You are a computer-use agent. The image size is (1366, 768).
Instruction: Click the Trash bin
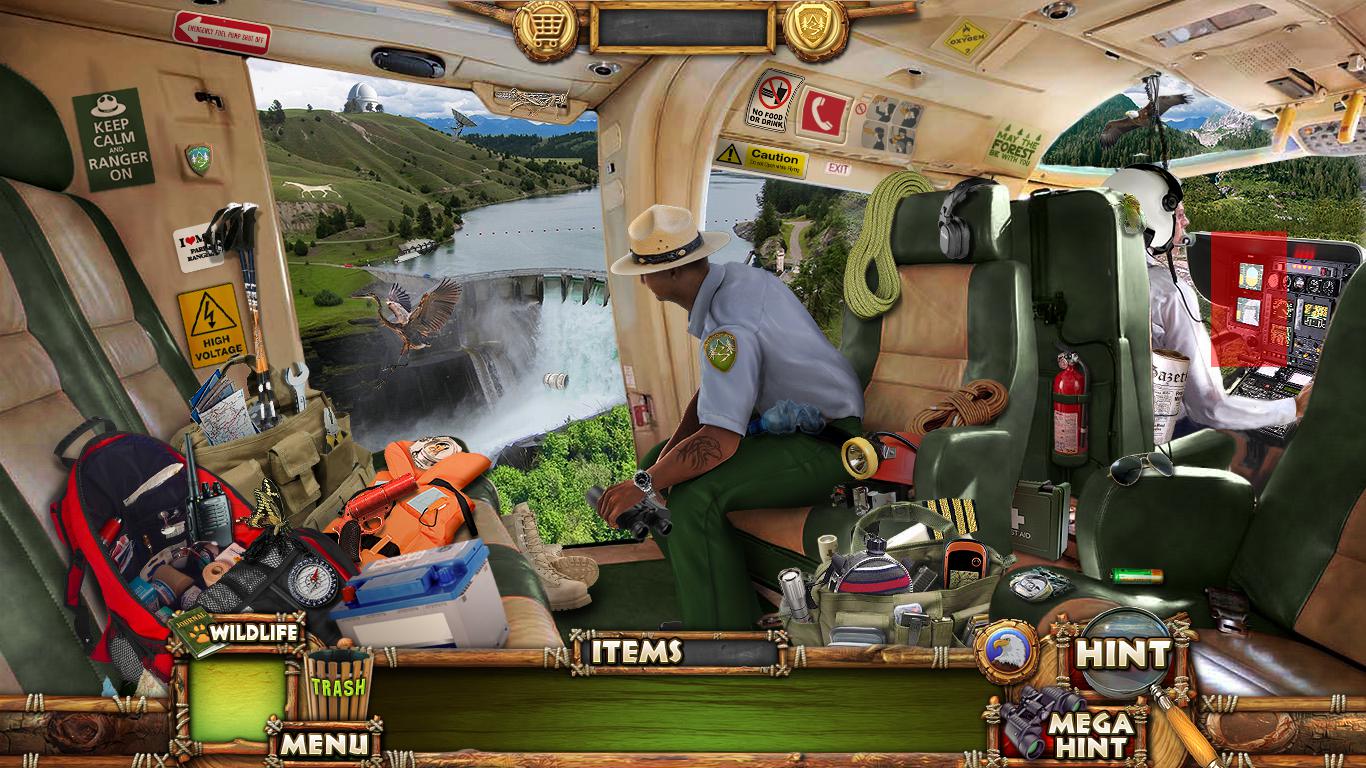337,685
